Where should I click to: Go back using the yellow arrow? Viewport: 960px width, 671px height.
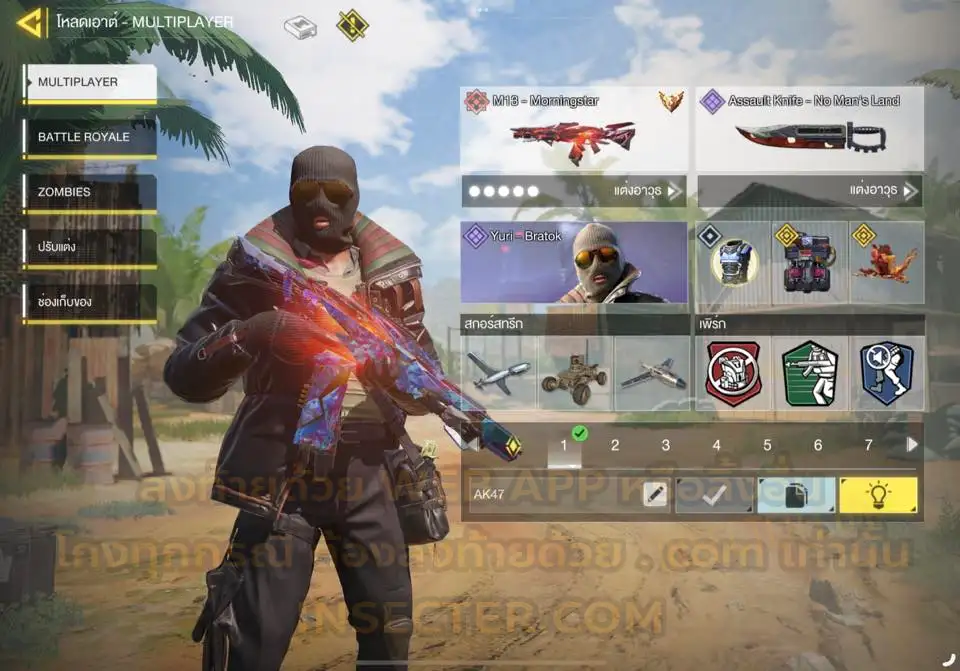pyautogui.click(x=30, y=22)
